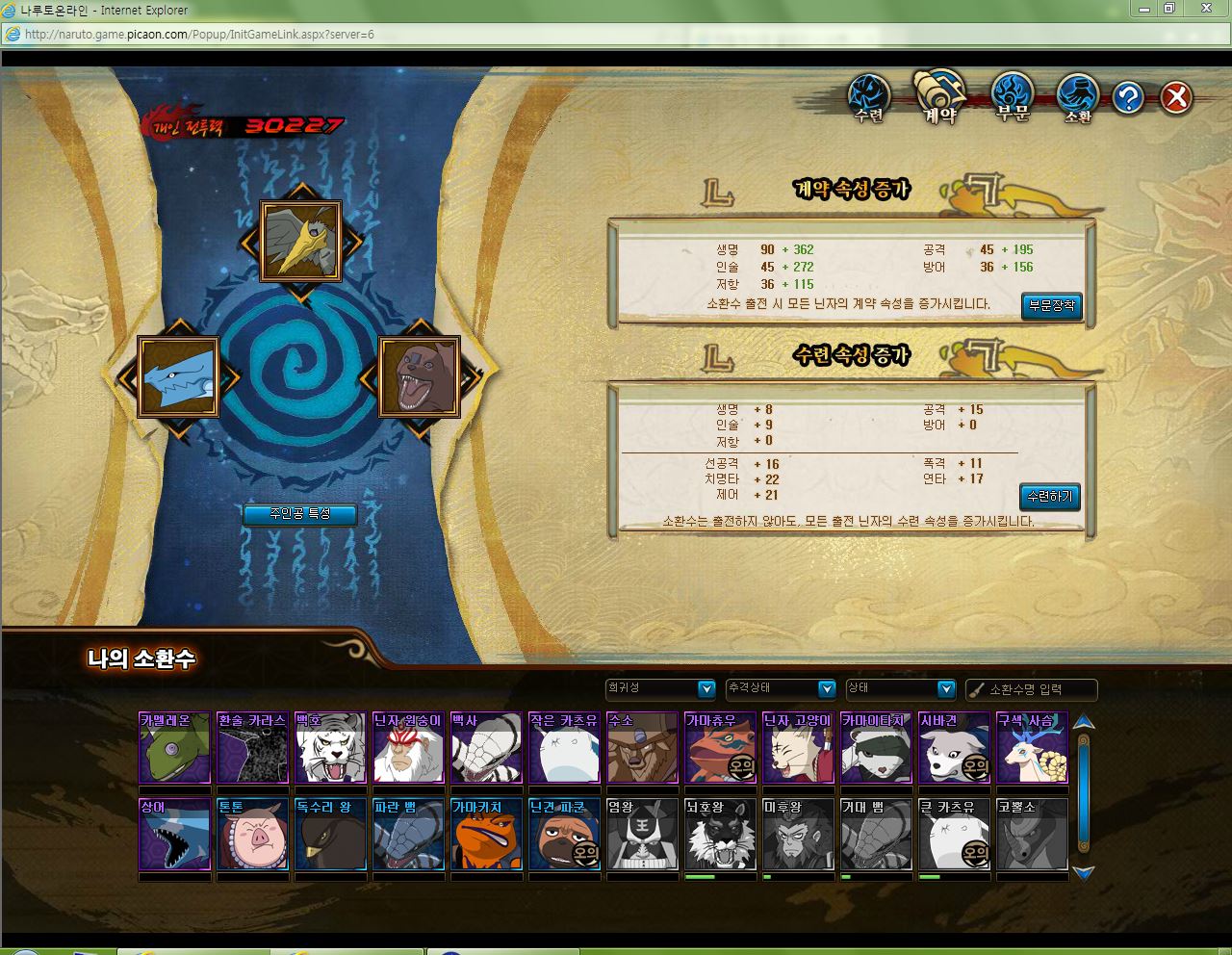1232x955 pixels.
Task: Select the 톤톤 pig summon
Action: point(252,835)
